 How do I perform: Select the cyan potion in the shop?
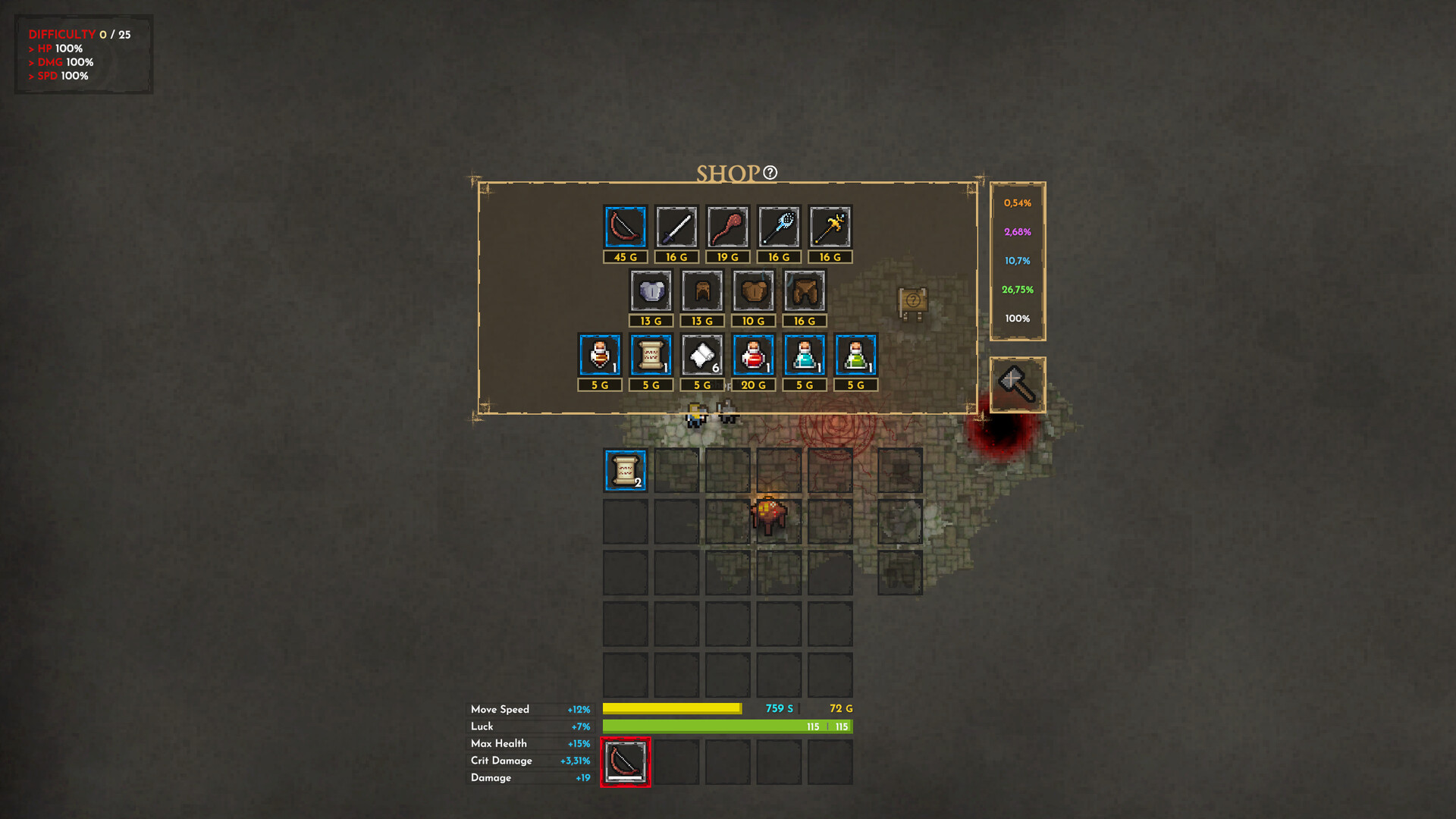tap(803, 355)
